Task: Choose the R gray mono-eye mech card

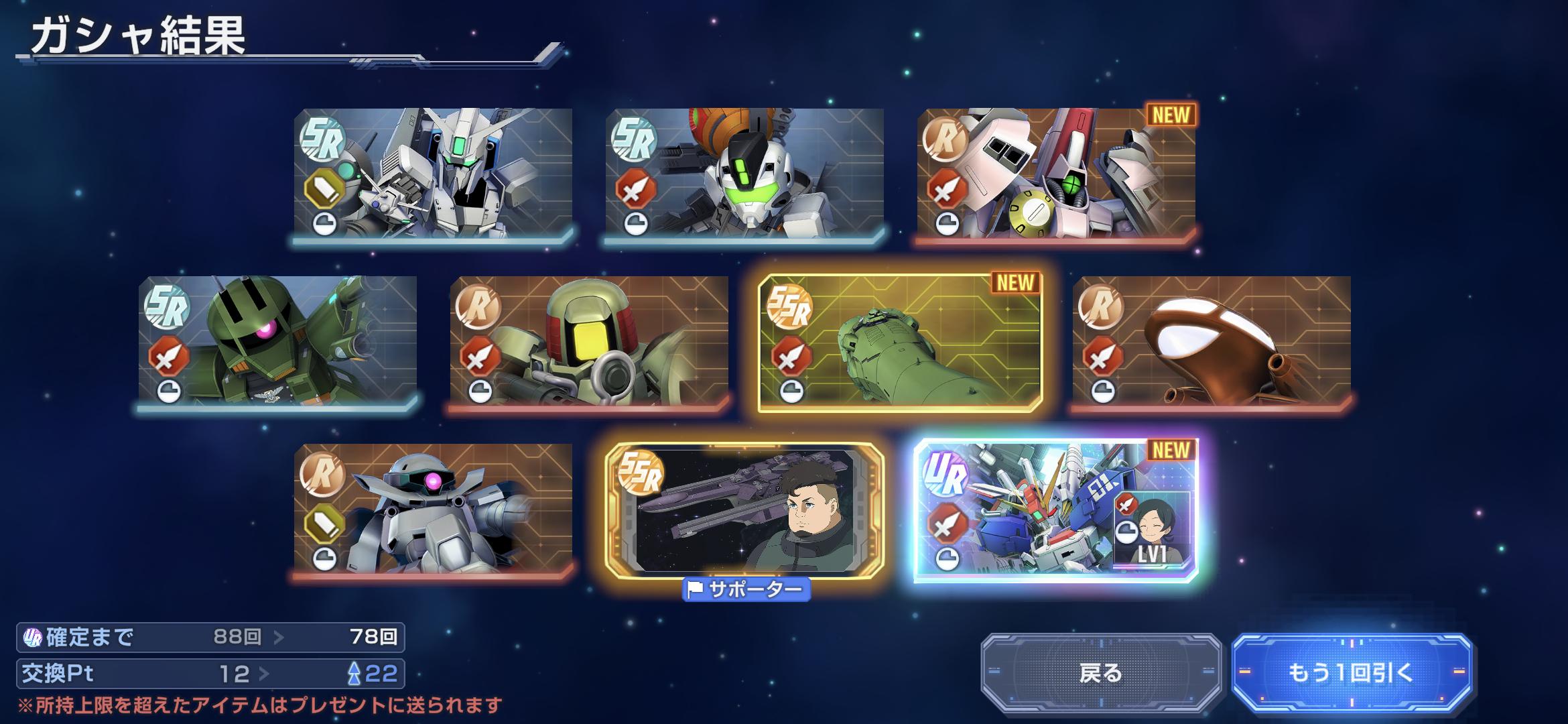Action: click(433, 509)
